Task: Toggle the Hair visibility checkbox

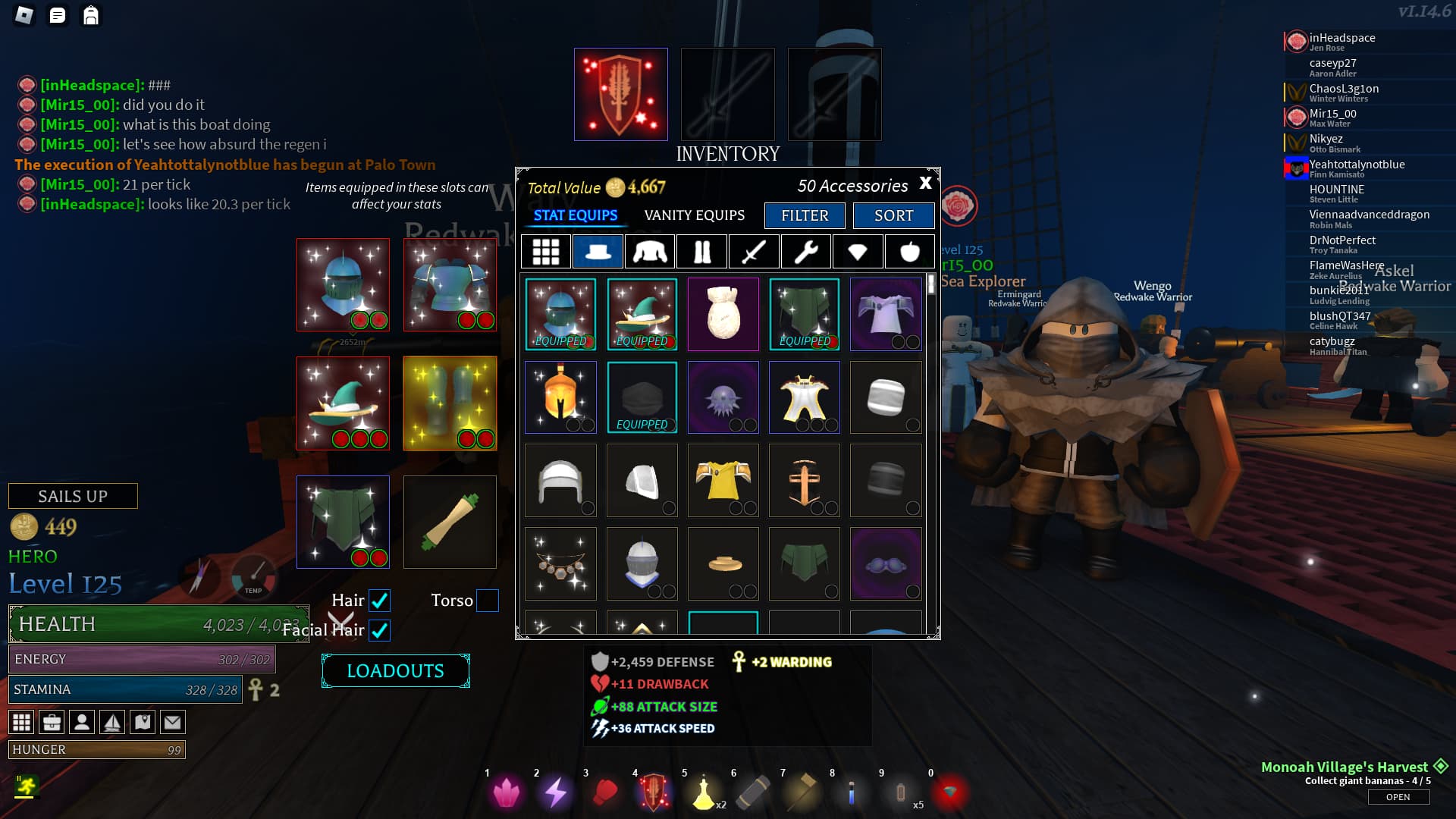Action: click(379, 601)
